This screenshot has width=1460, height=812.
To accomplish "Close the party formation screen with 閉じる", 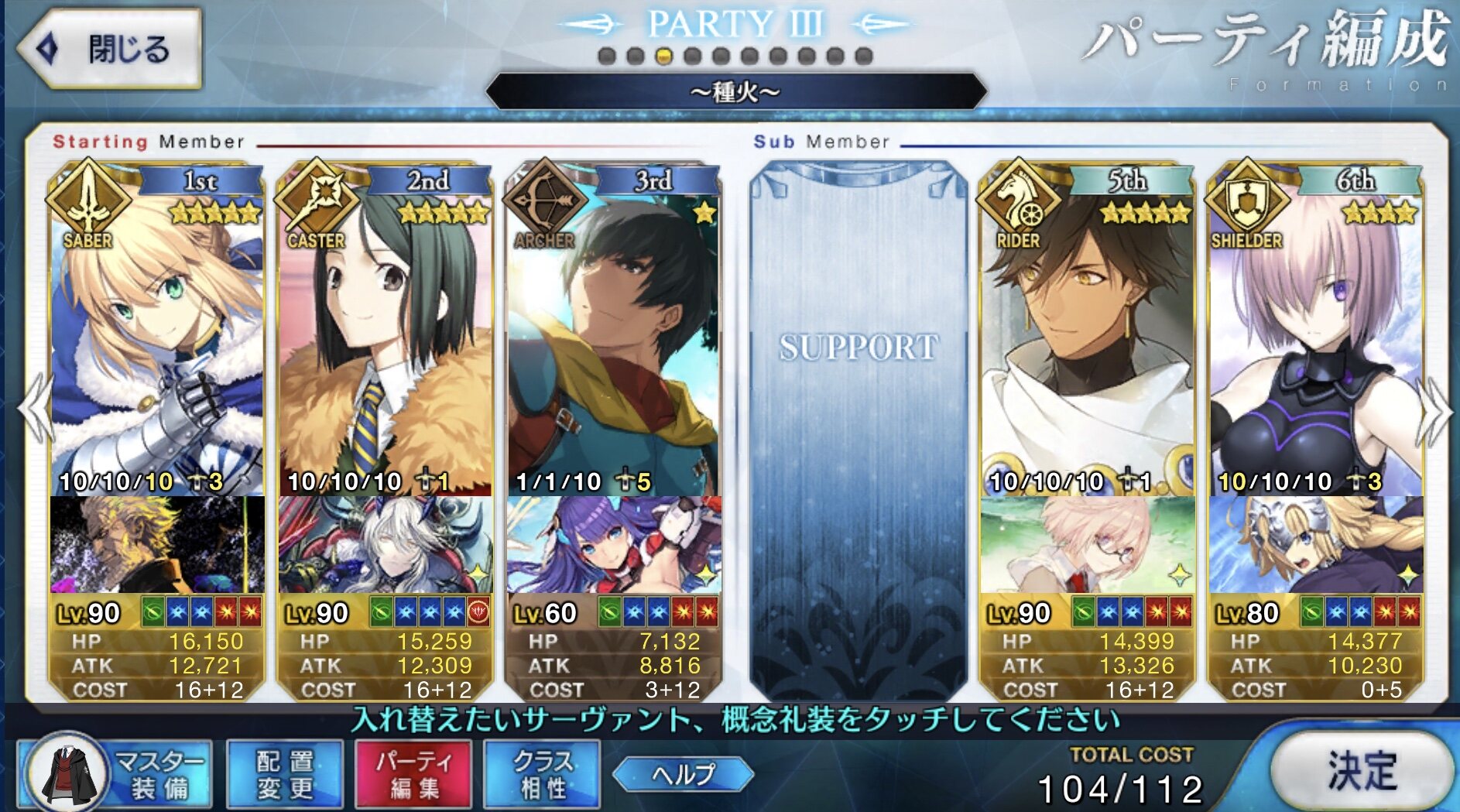I will tap(109, 49).
